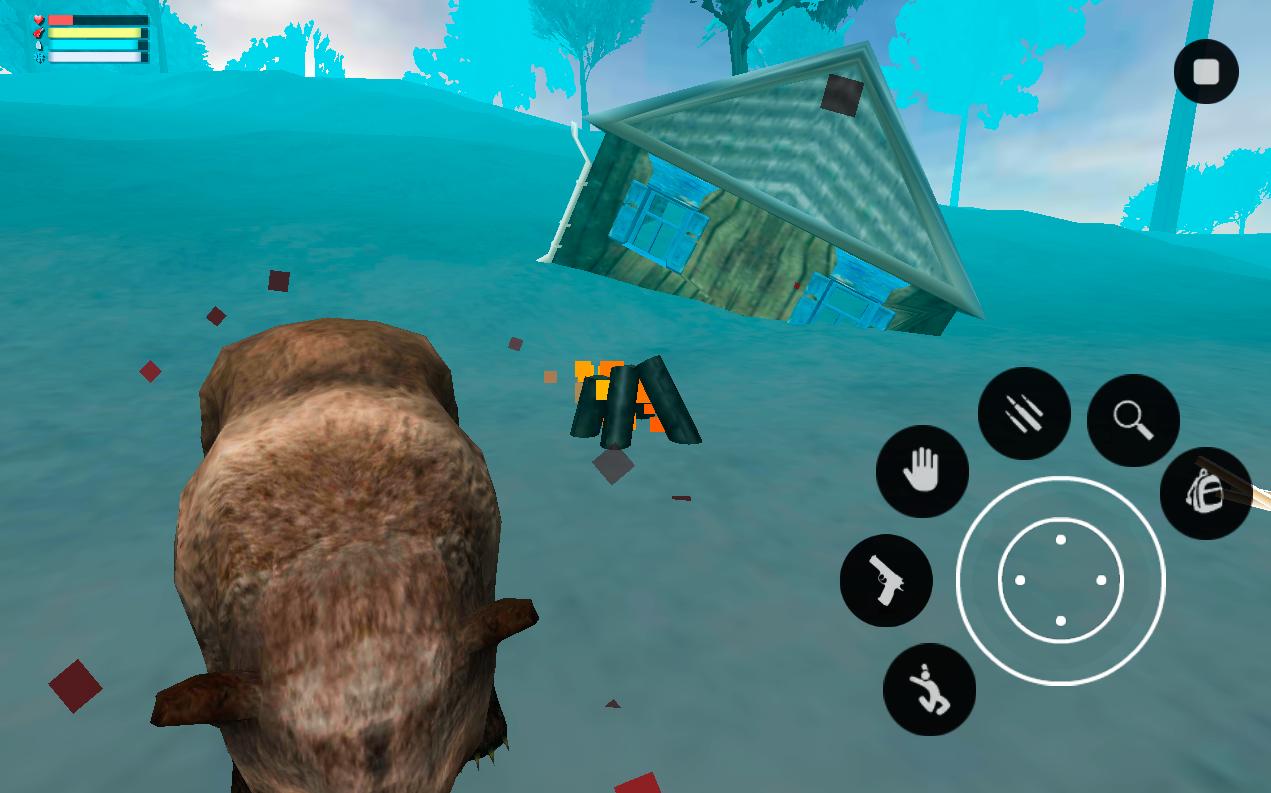
Task: Use the open hand interact button
Action: [922, 471]
